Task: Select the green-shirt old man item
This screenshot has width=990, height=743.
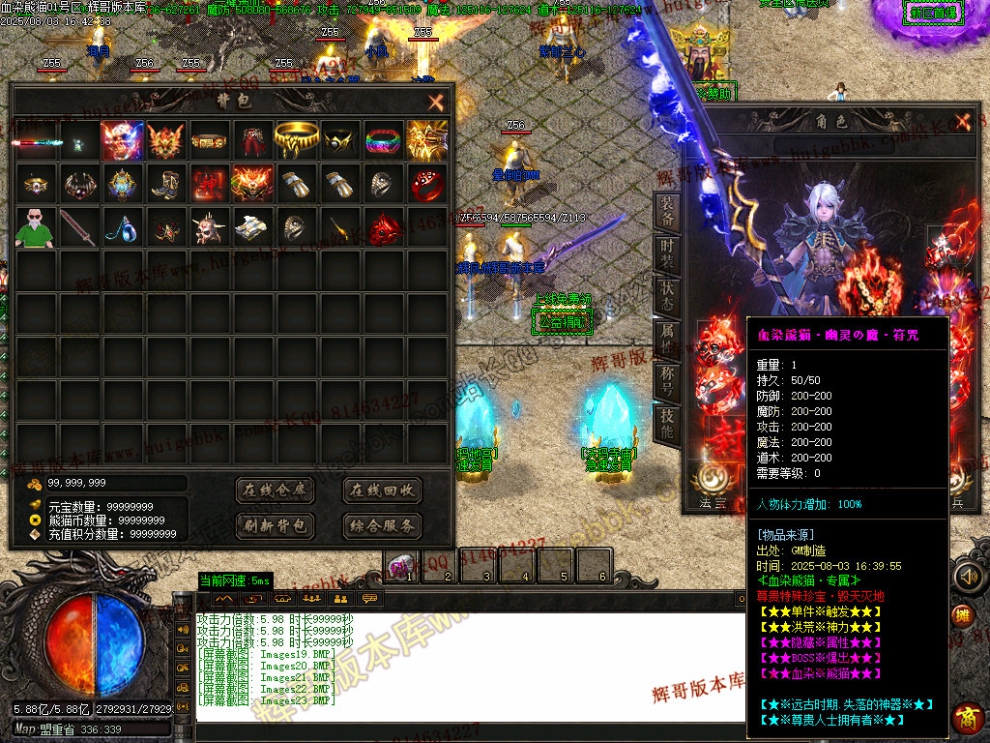Action: [35, 228]
